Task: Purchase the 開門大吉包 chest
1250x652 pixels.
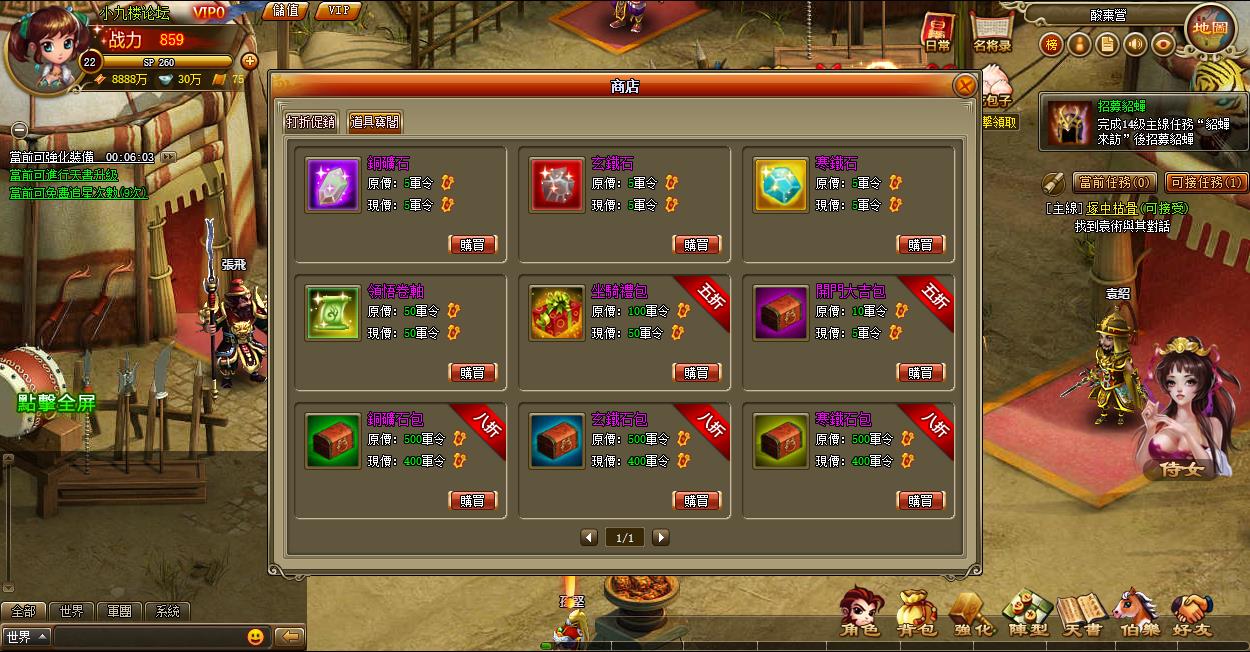Action: click(920, 373)
